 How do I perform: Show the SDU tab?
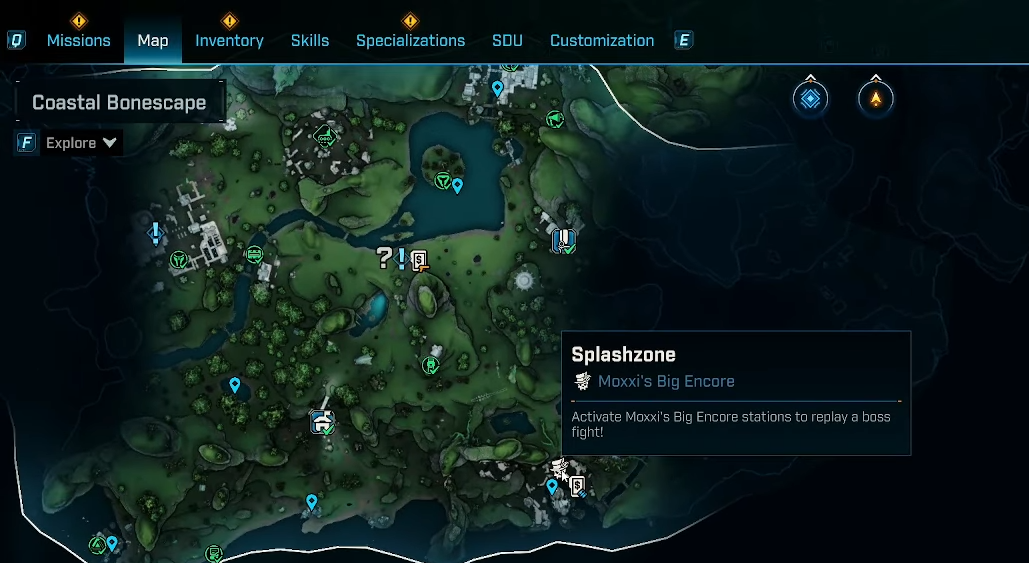pos(507,41)
